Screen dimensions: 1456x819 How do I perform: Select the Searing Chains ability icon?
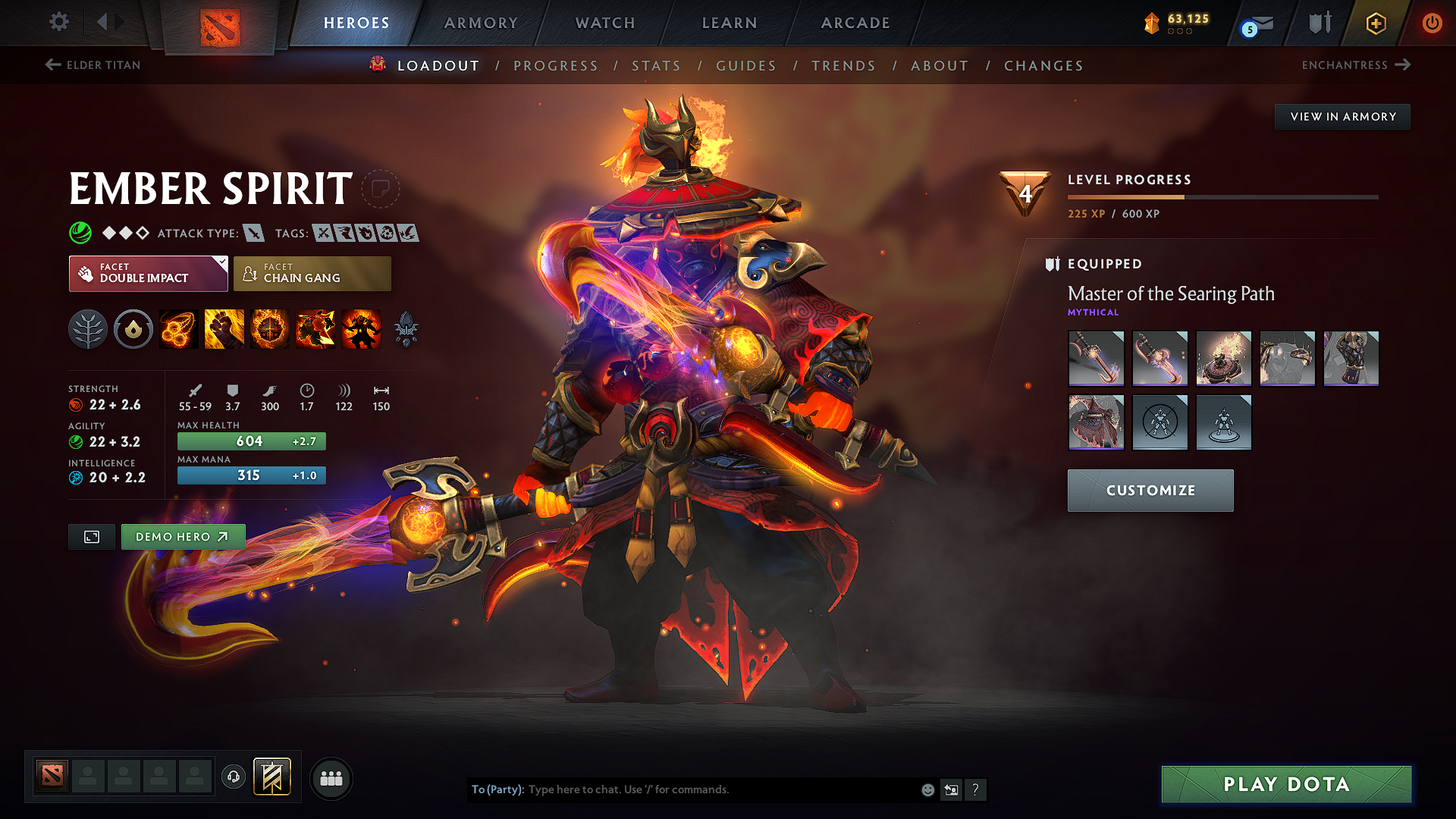[178, 329]
